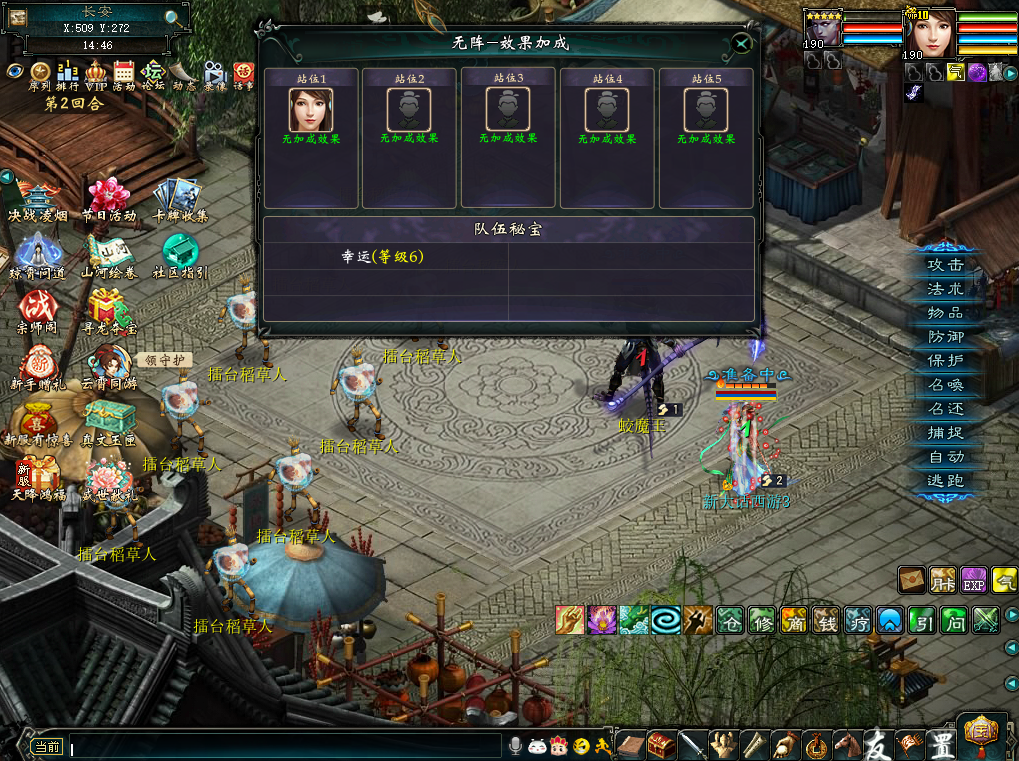Select the 逃跑 flee command
1019x761 pixels.
click(945, 481)
